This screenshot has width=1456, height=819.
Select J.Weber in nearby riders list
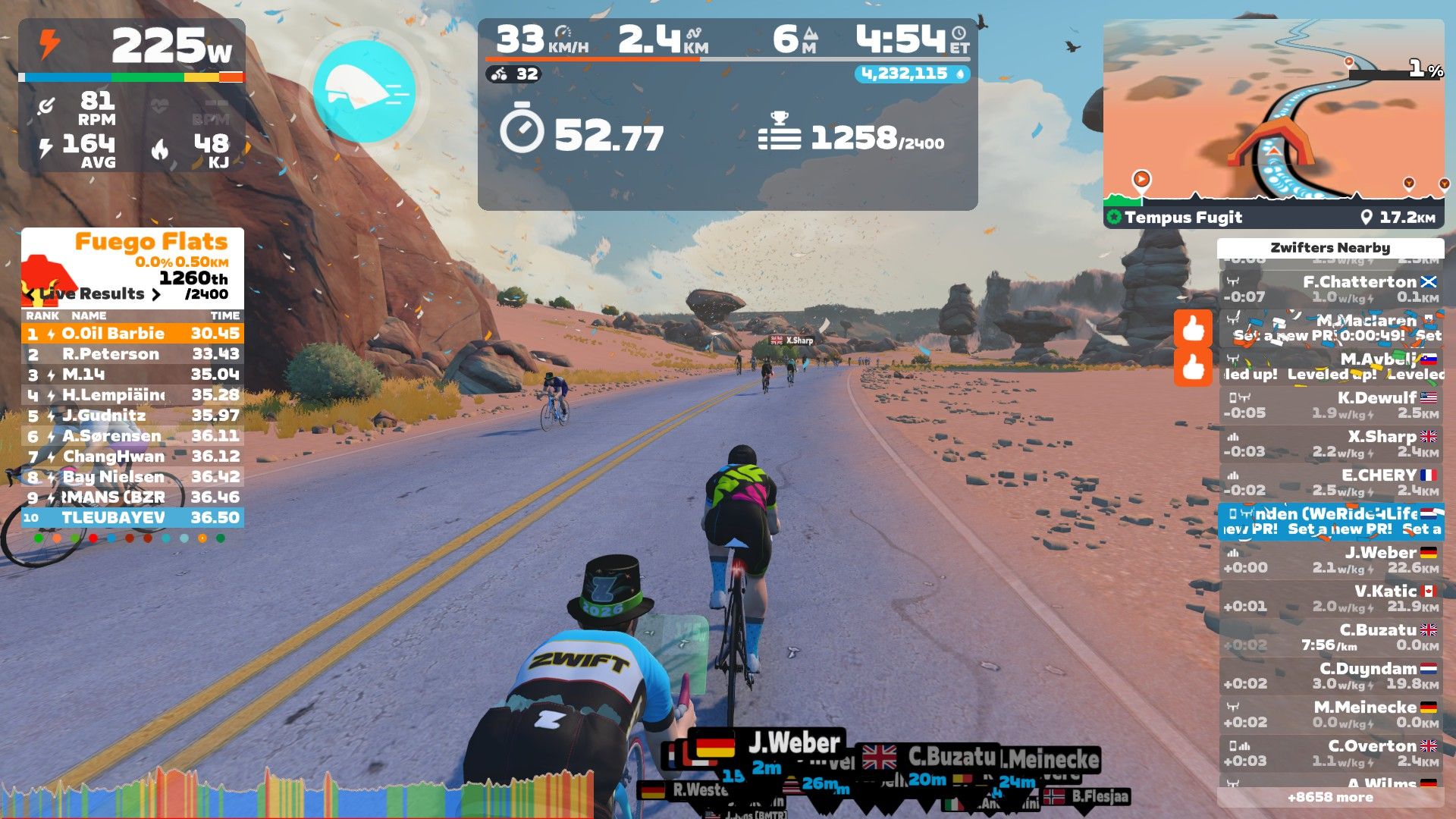pos(1331,560)
